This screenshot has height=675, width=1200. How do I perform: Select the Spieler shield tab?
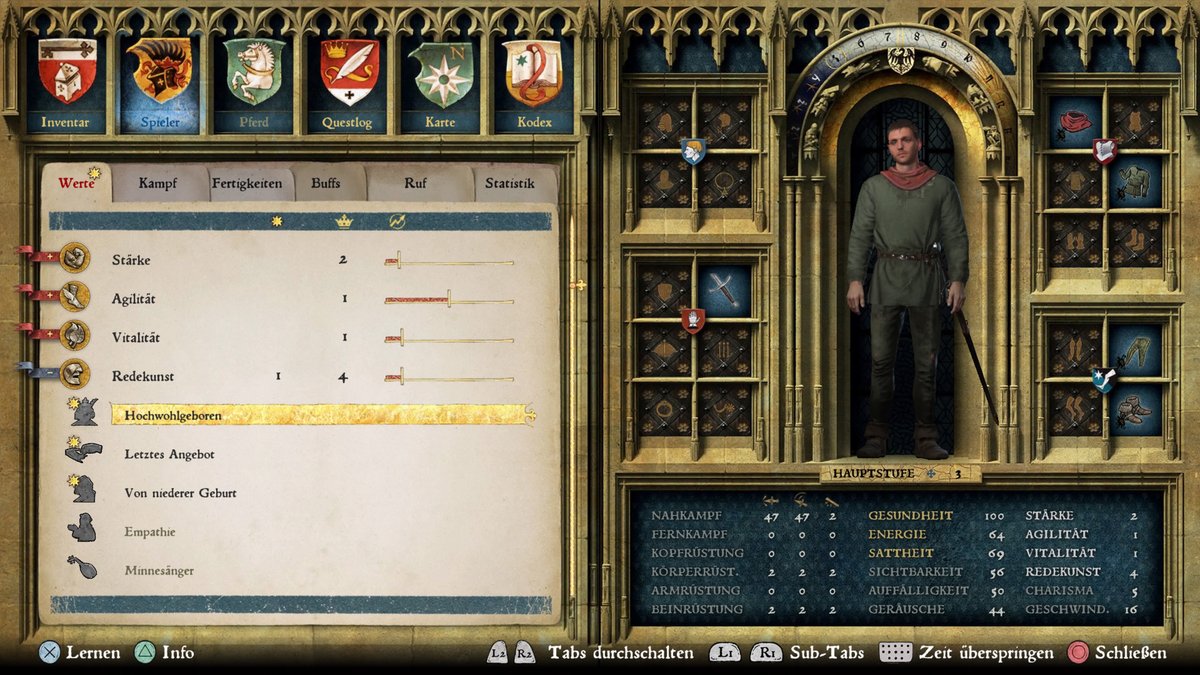click(159, 83)
